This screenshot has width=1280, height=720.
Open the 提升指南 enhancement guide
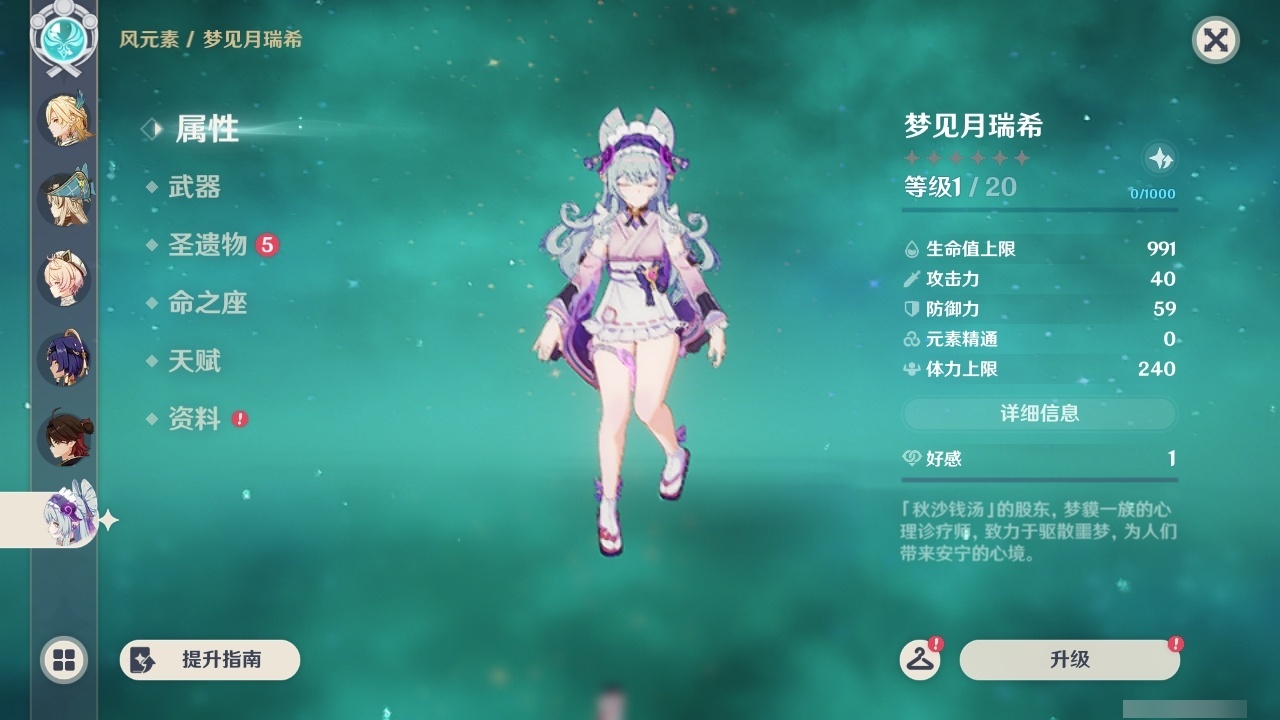[210, 660]
